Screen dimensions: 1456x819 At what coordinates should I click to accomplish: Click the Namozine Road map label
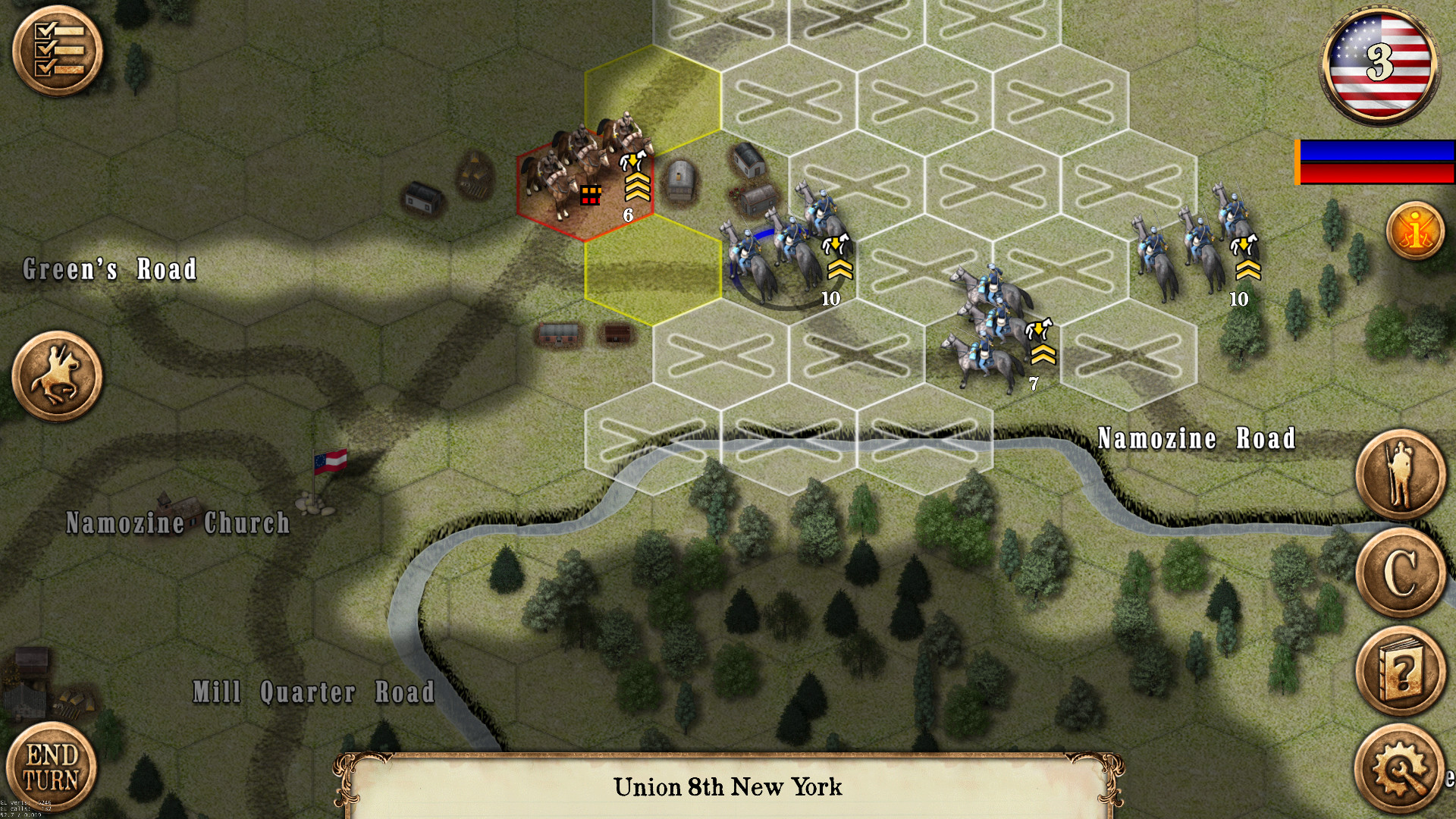pyautogui.click(x=1197, y=438)
